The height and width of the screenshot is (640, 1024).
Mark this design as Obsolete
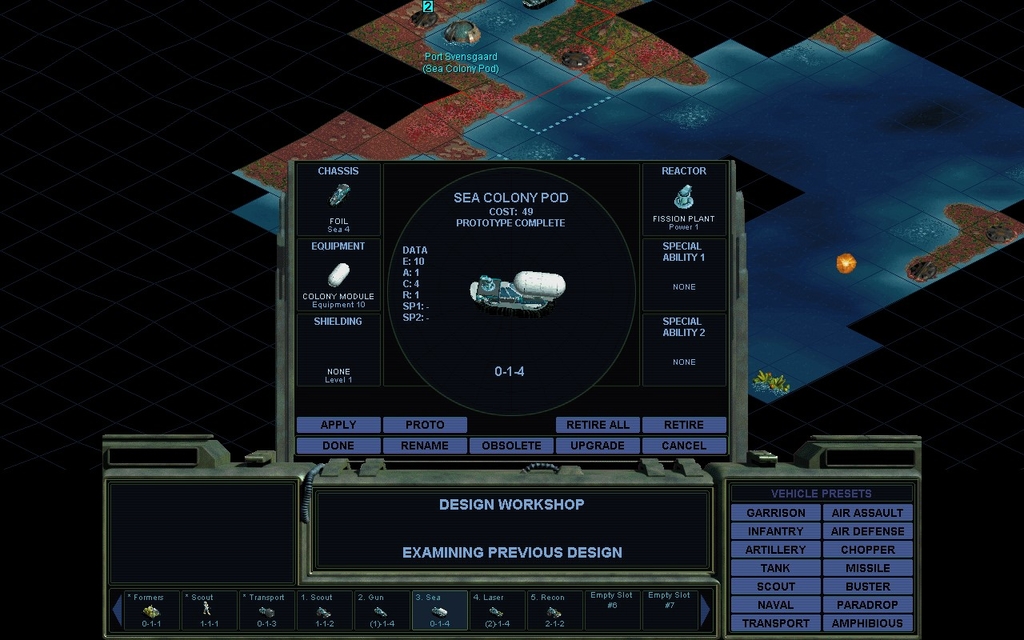[x=511, y=445]
